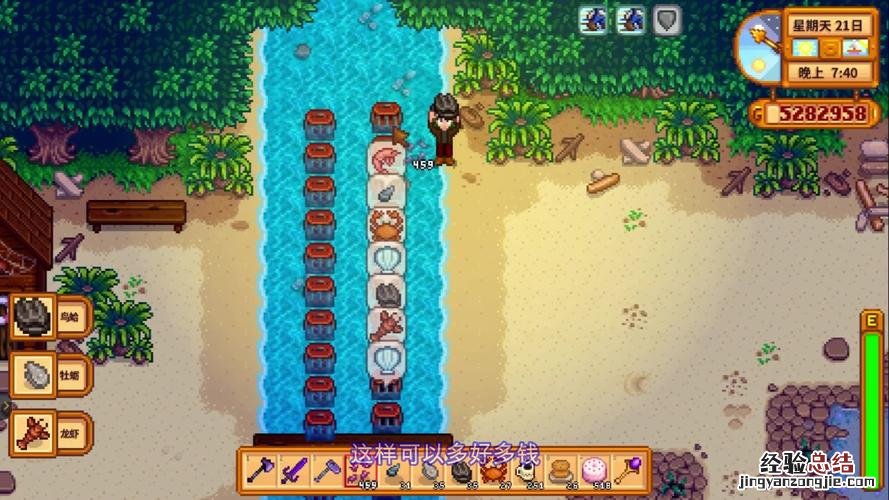Choose the hammer tool in the hotbar
Screen dimensions: 889x500
327,469
